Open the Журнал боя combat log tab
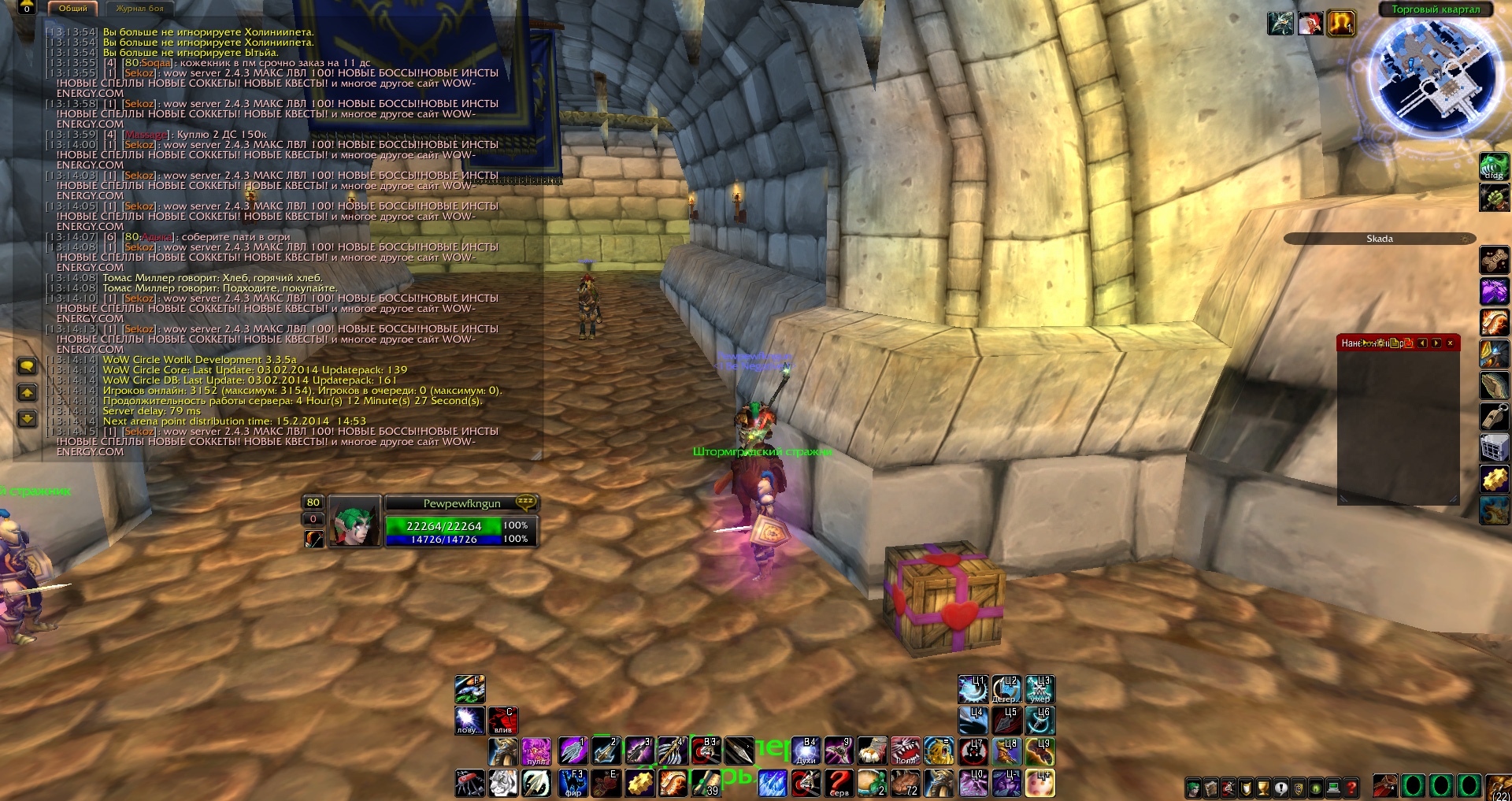 140,9
